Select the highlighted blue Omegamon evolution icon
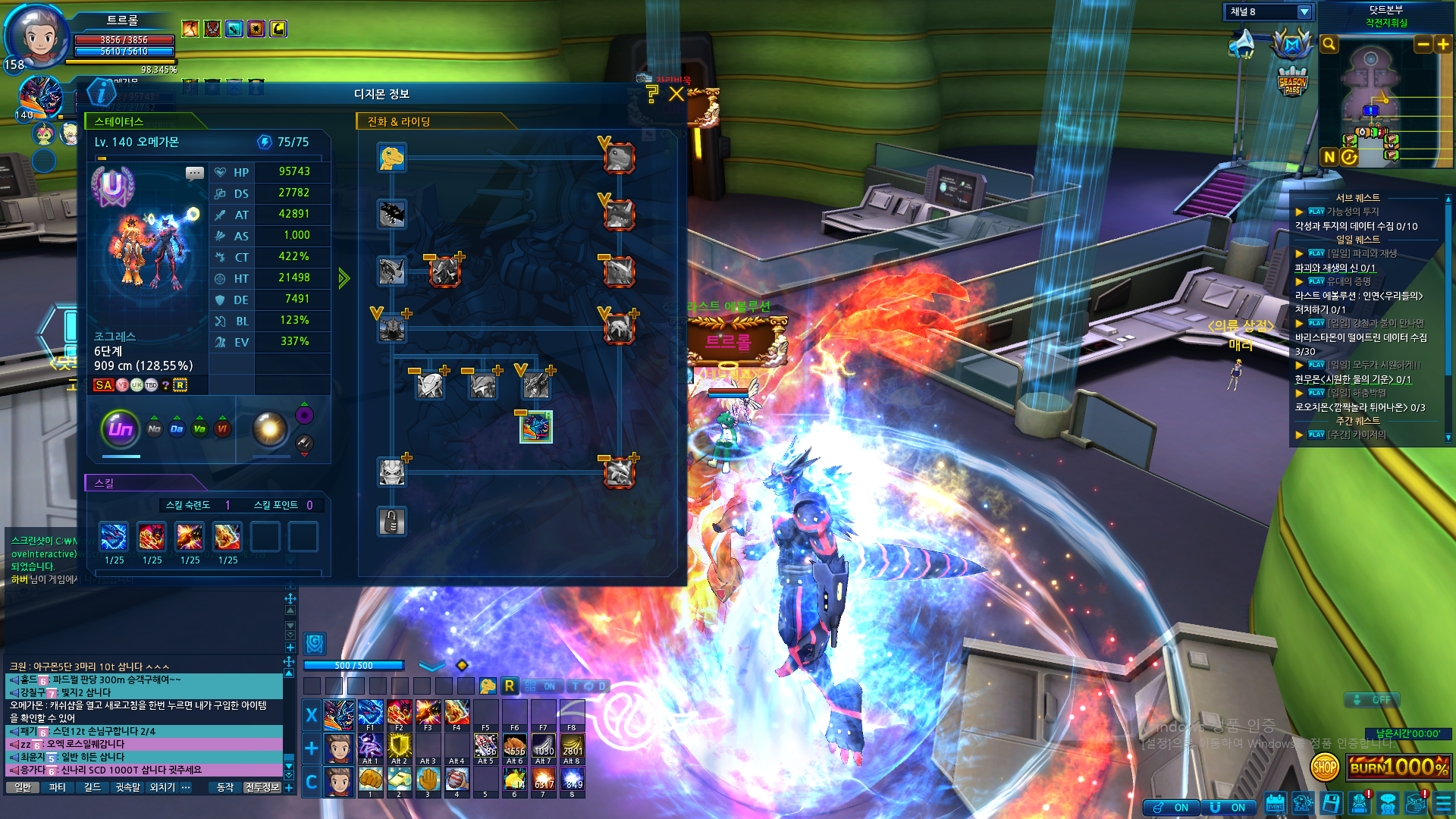The image size is (1456, 819). tap(536, 427)
